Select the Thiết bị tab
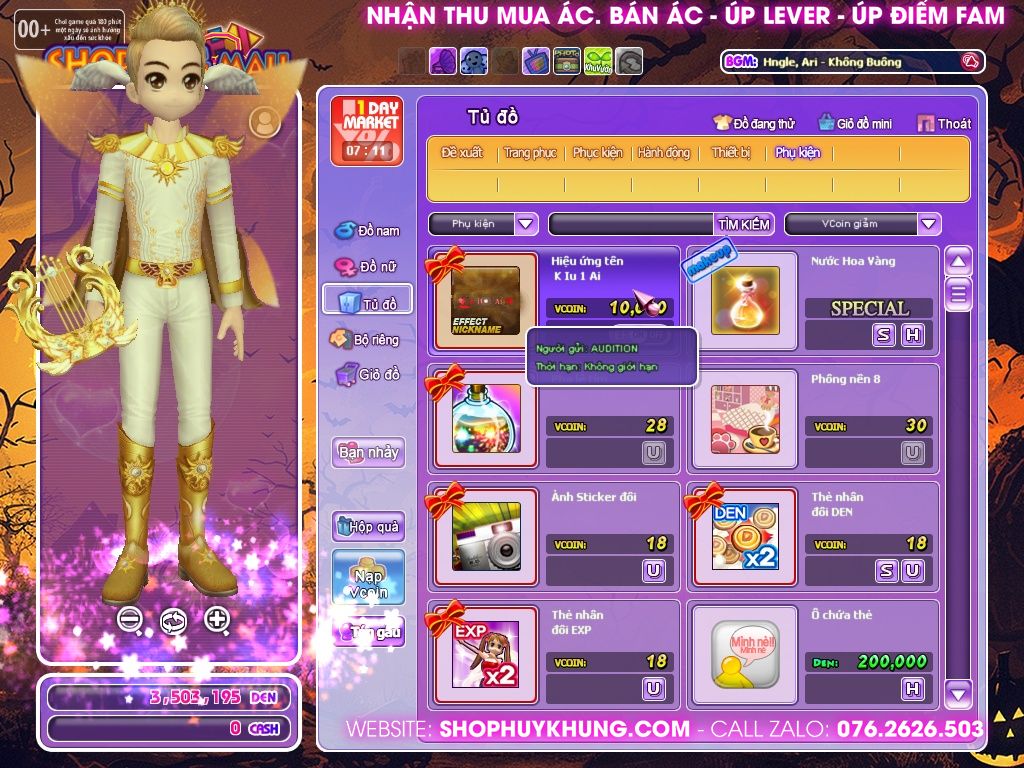1024x768 pixels. (x=731, y=153)
